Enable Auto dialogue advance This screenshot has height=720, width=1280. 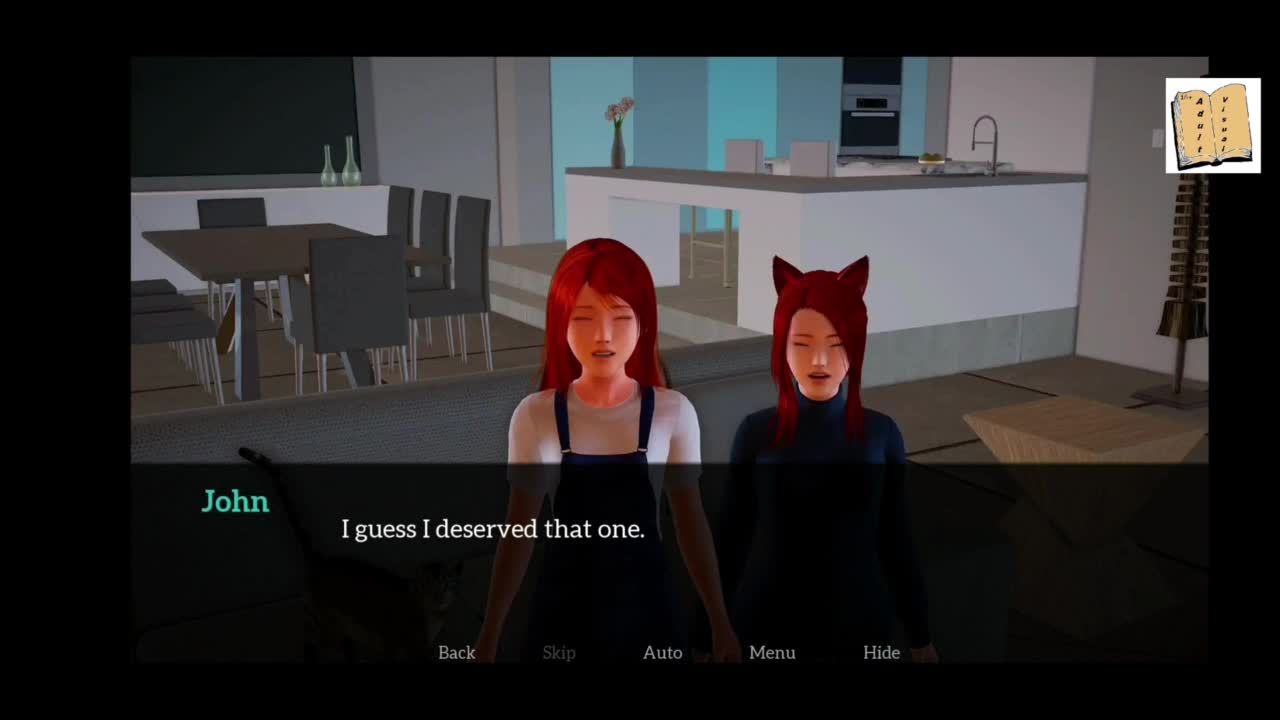(662, 653)
